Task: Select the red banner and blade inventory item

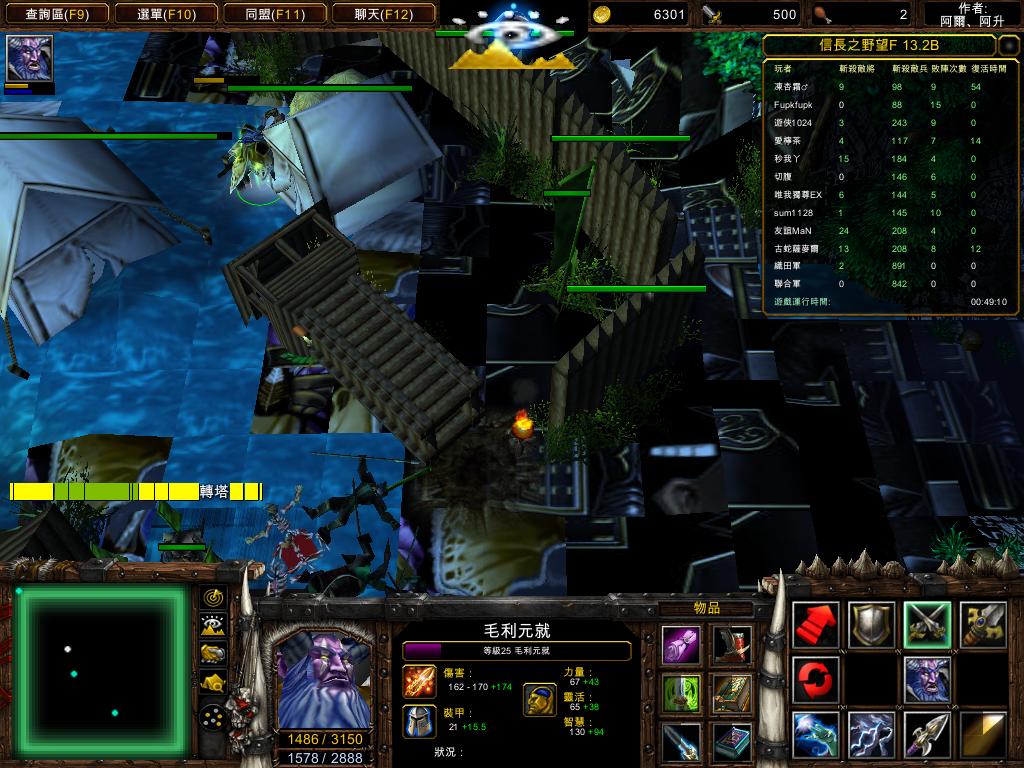Action: click(733, 645)
